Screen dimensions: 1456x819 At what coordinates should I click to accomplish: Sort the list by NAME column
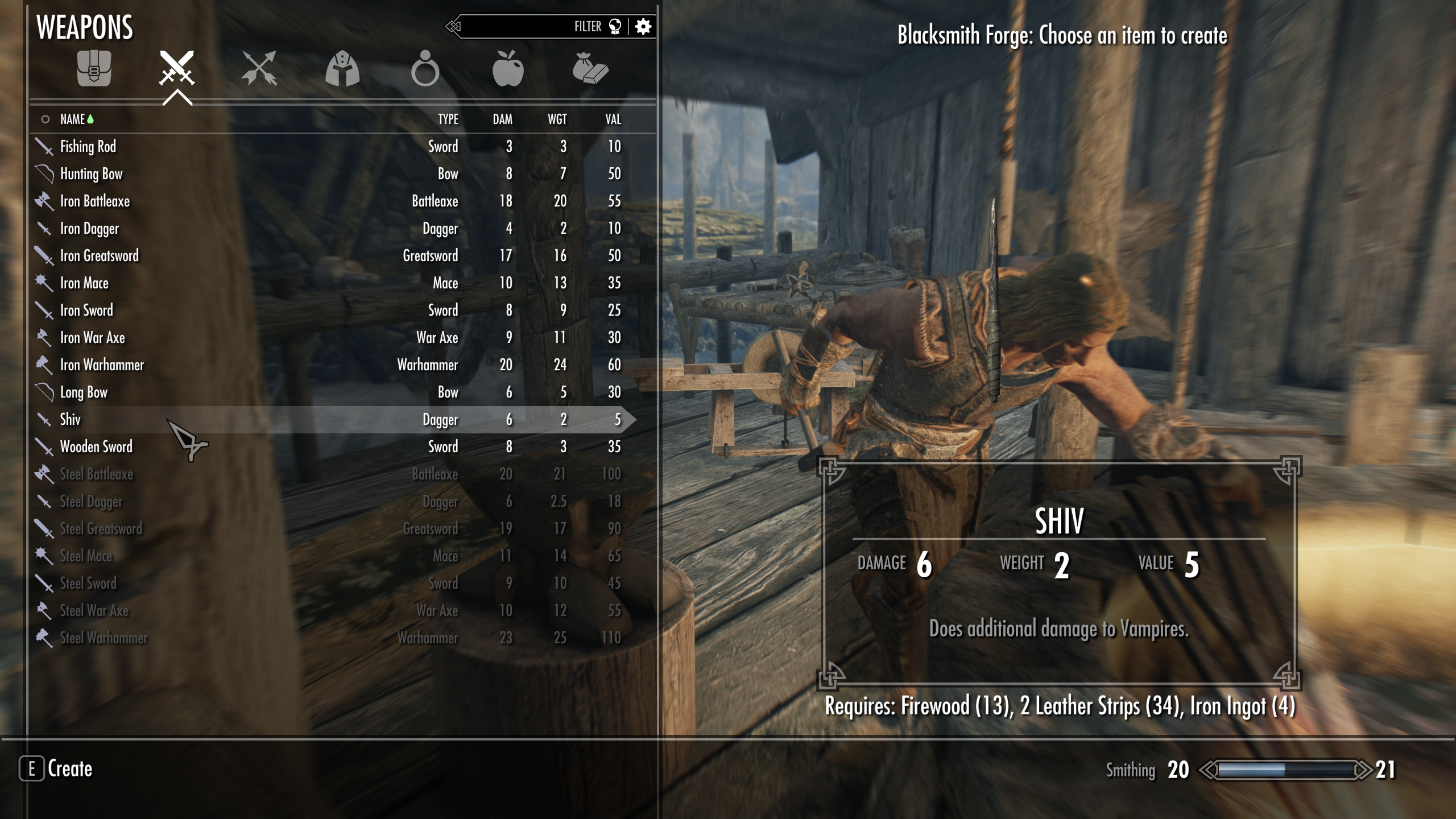(72, 119)
